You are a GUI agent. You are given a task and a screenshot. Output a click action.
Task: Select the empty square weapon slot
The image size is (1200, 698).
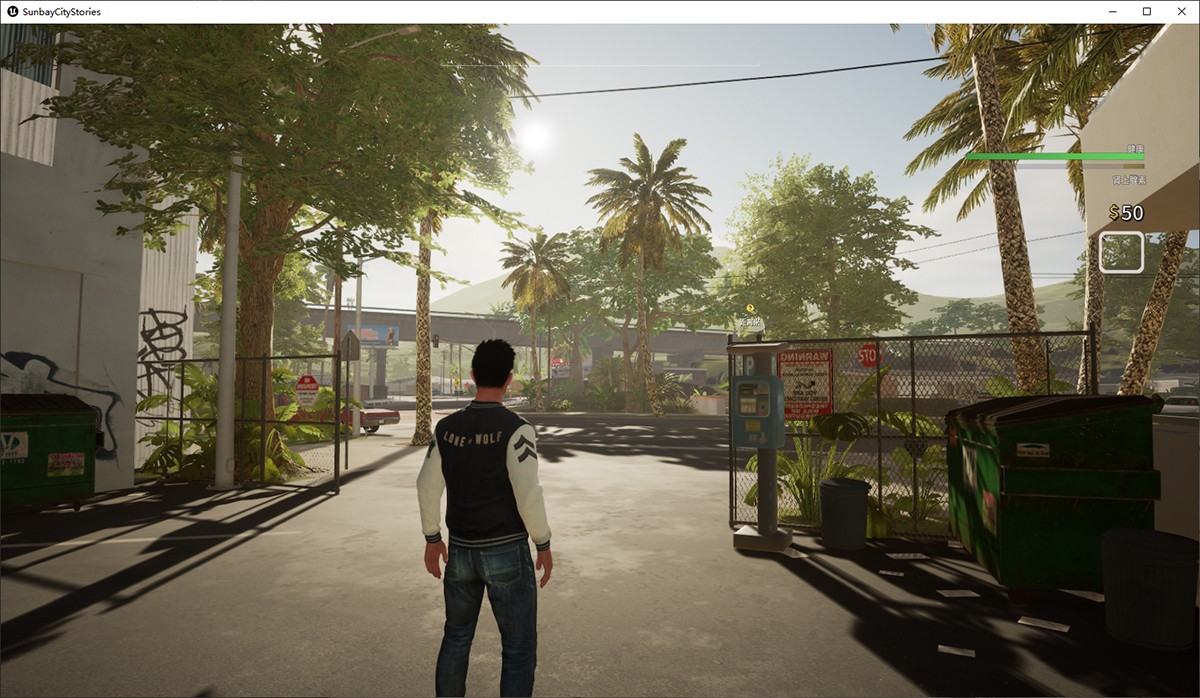point(1121,252)
